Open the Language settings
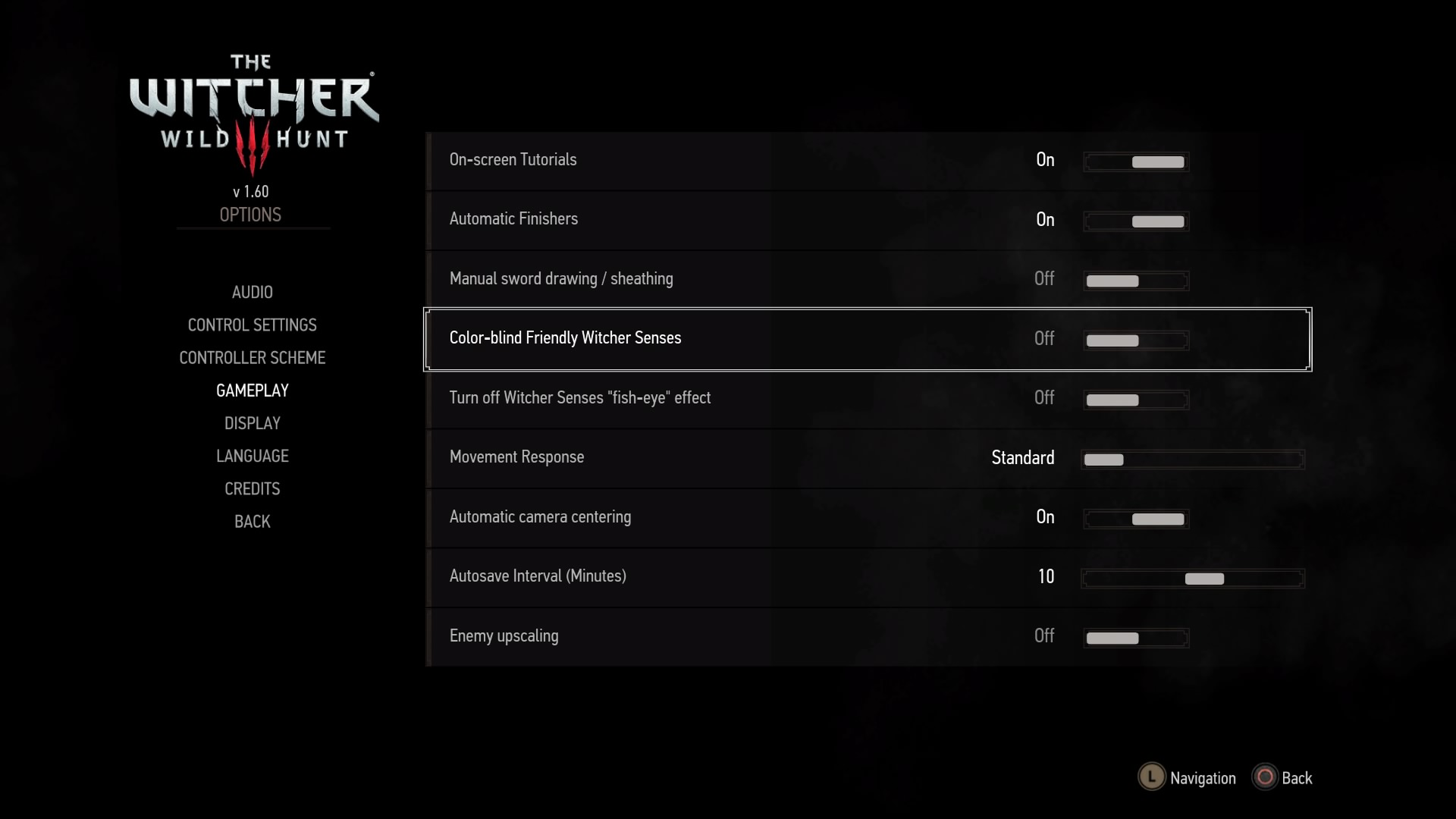The width and height of the screenshot is (1456, 819). pos(252,456)
